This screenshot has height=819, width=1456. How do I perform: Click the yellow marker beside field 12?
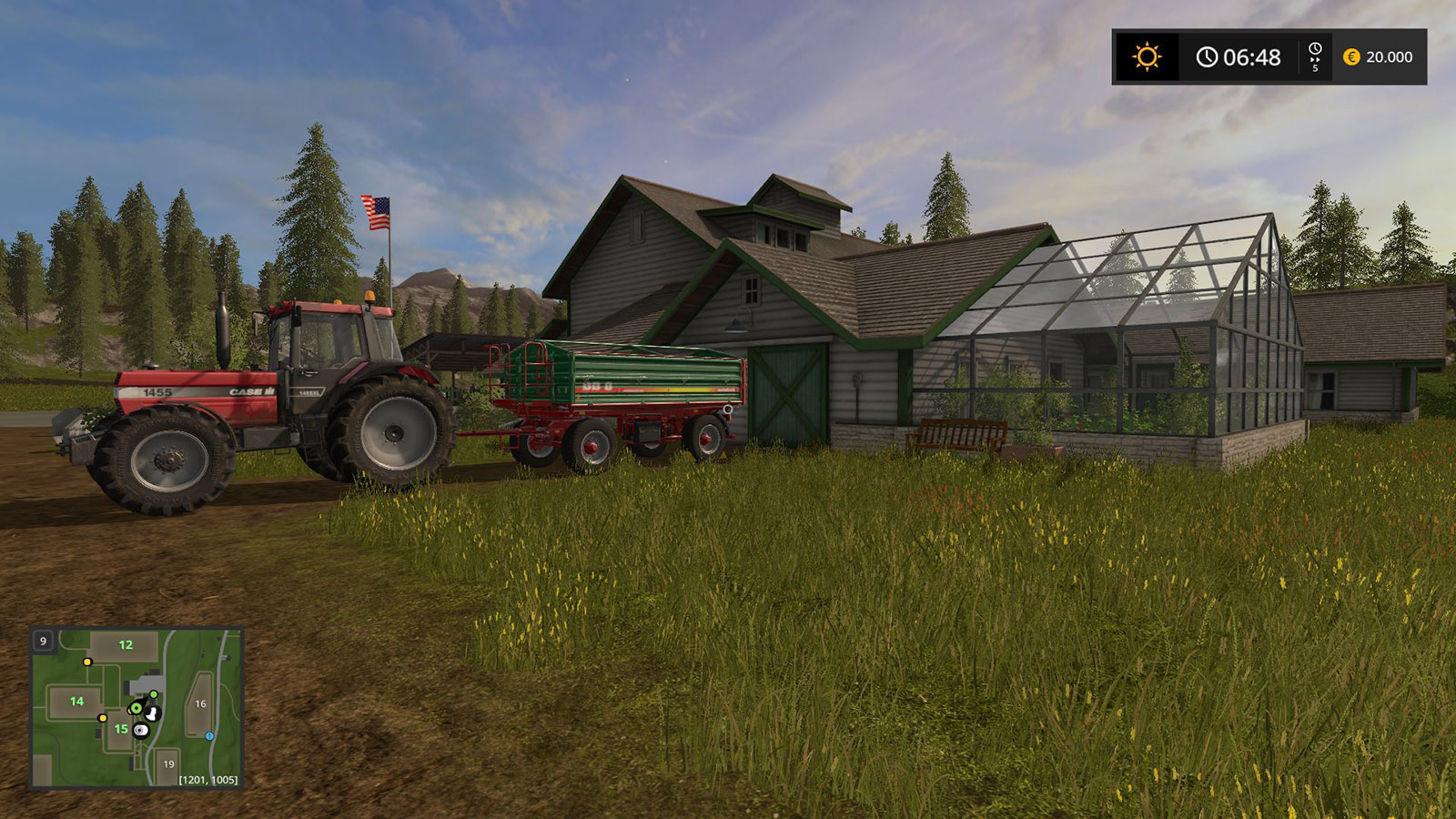click(x=87, y=662)
